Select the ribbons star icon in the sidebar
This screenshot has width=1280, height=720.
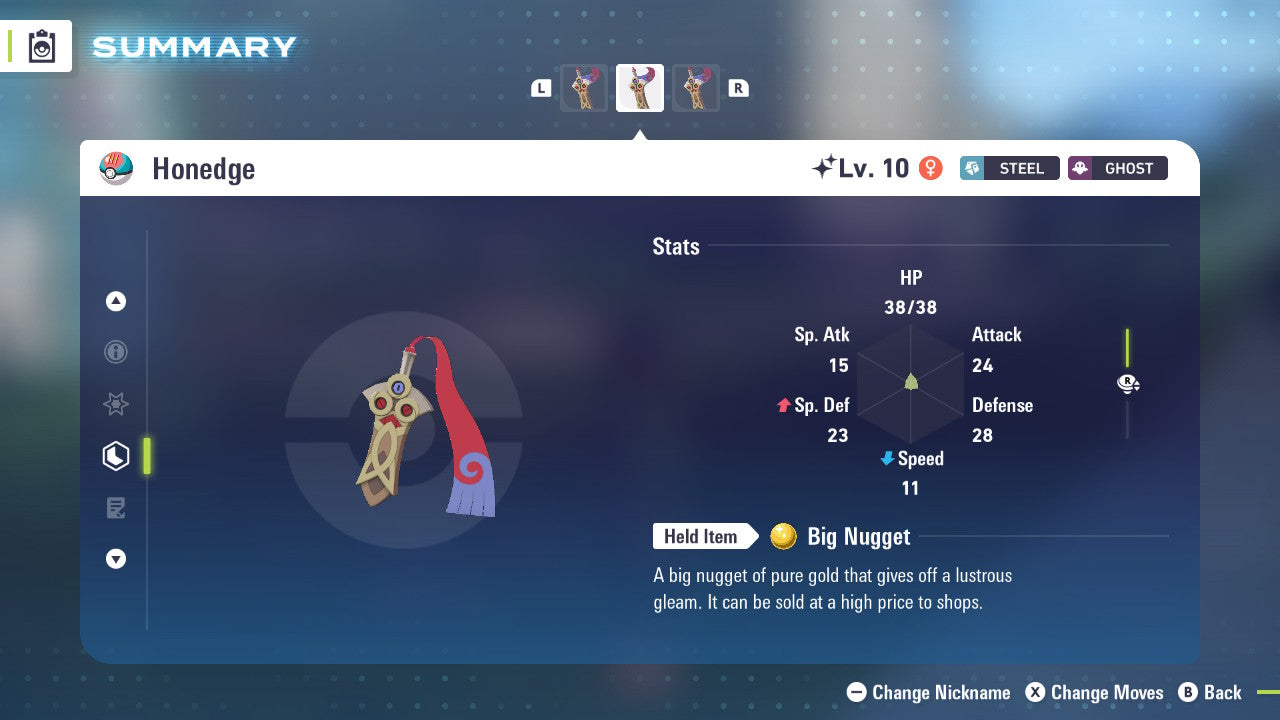(116, 404)
